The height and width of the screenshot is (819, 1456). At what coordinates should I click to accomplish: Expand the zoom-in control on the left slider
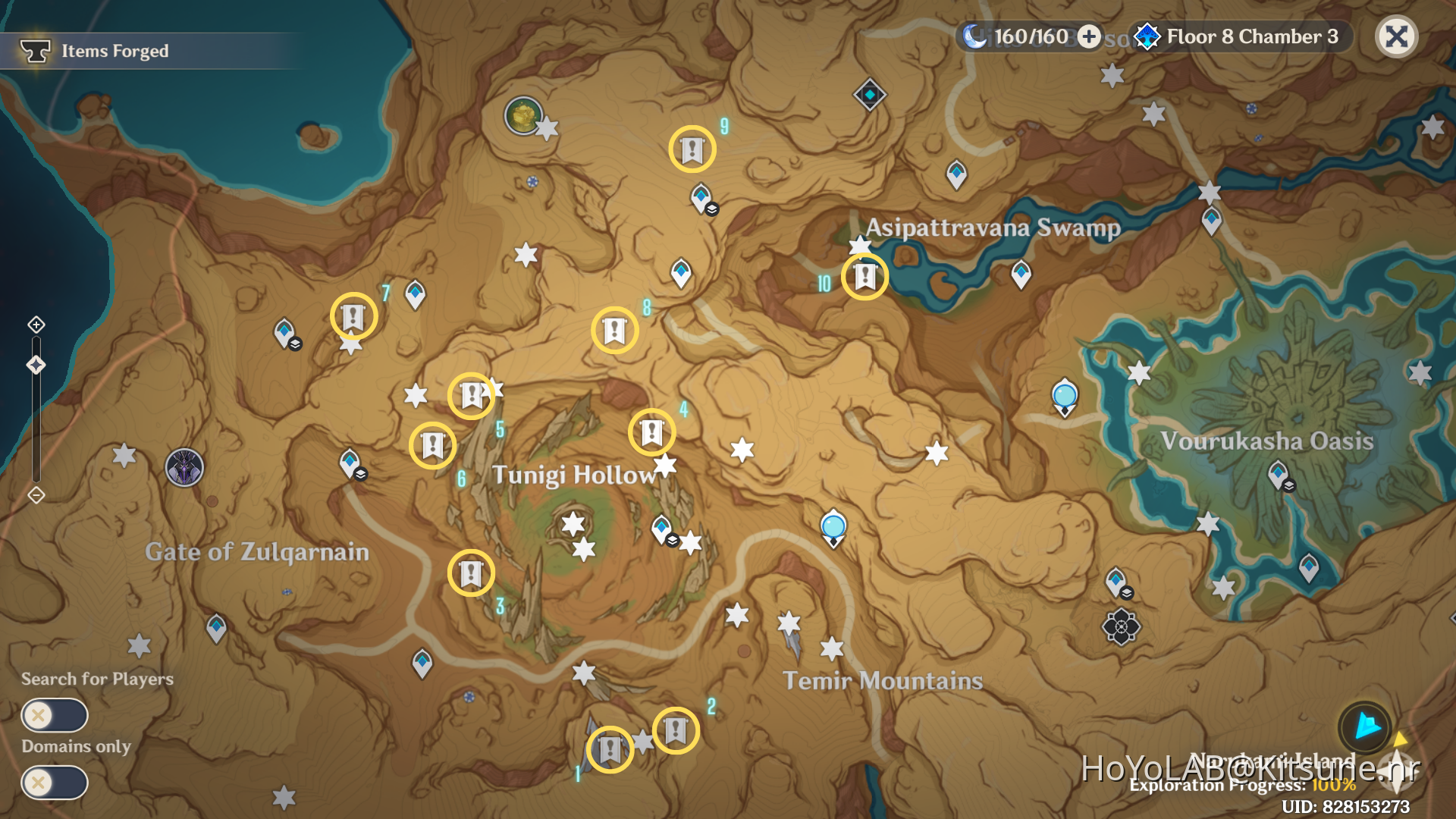click(36, 325)
